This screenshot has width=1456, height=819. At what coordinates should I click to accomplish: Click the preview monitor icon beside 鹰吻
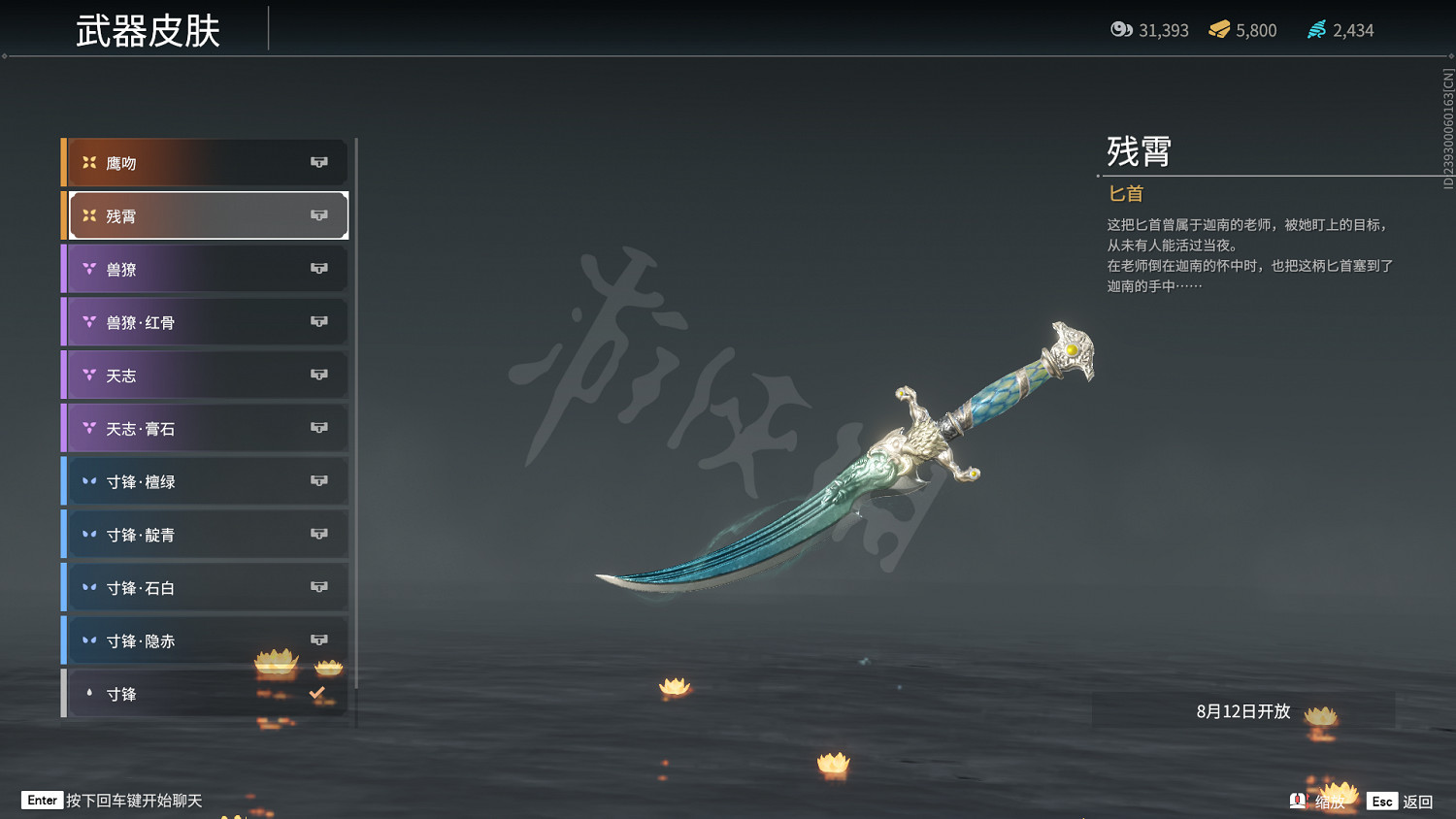tap(319, 162)
